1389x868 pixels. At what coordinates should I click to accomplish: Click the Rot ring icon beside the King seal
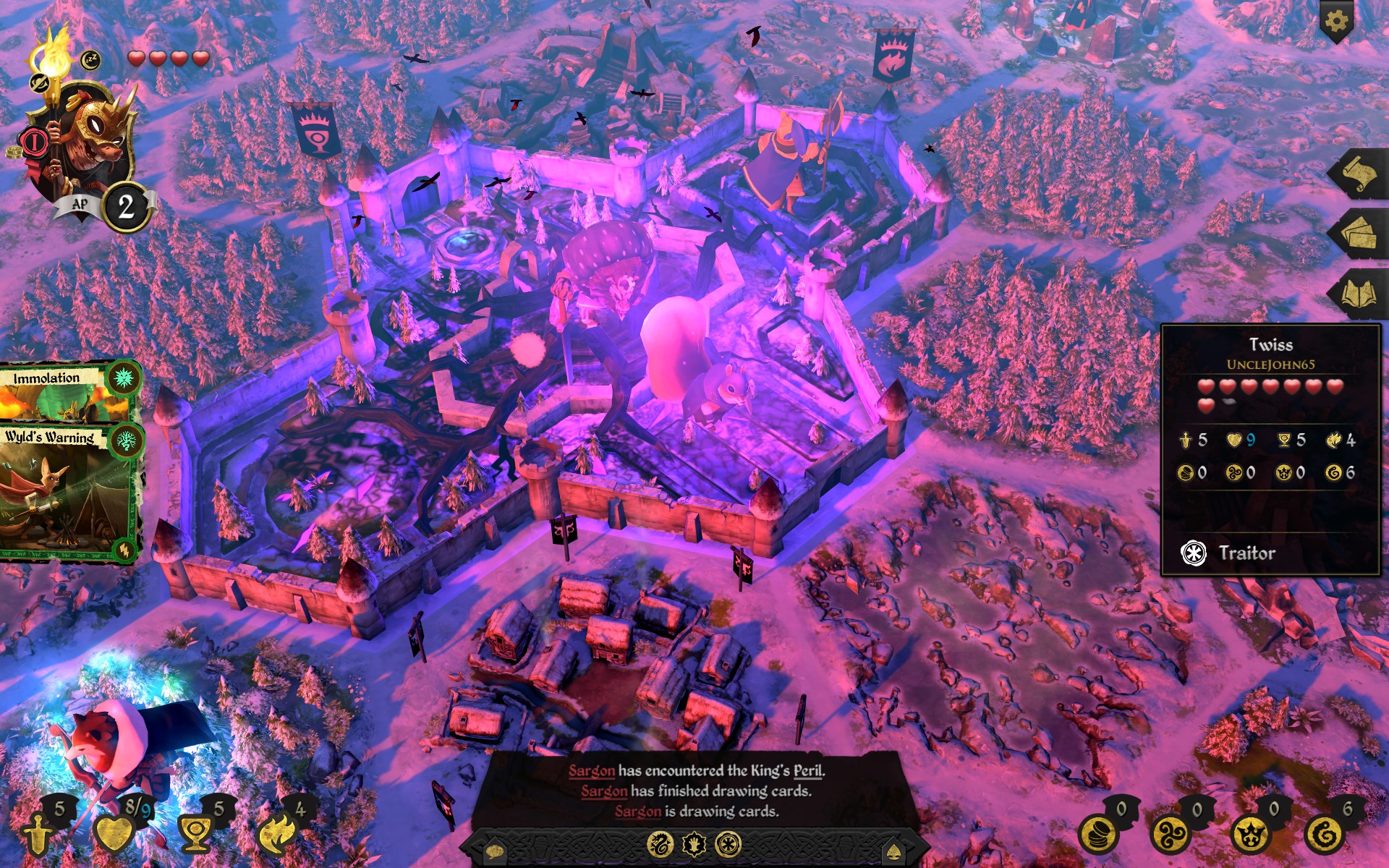[729, 843]
